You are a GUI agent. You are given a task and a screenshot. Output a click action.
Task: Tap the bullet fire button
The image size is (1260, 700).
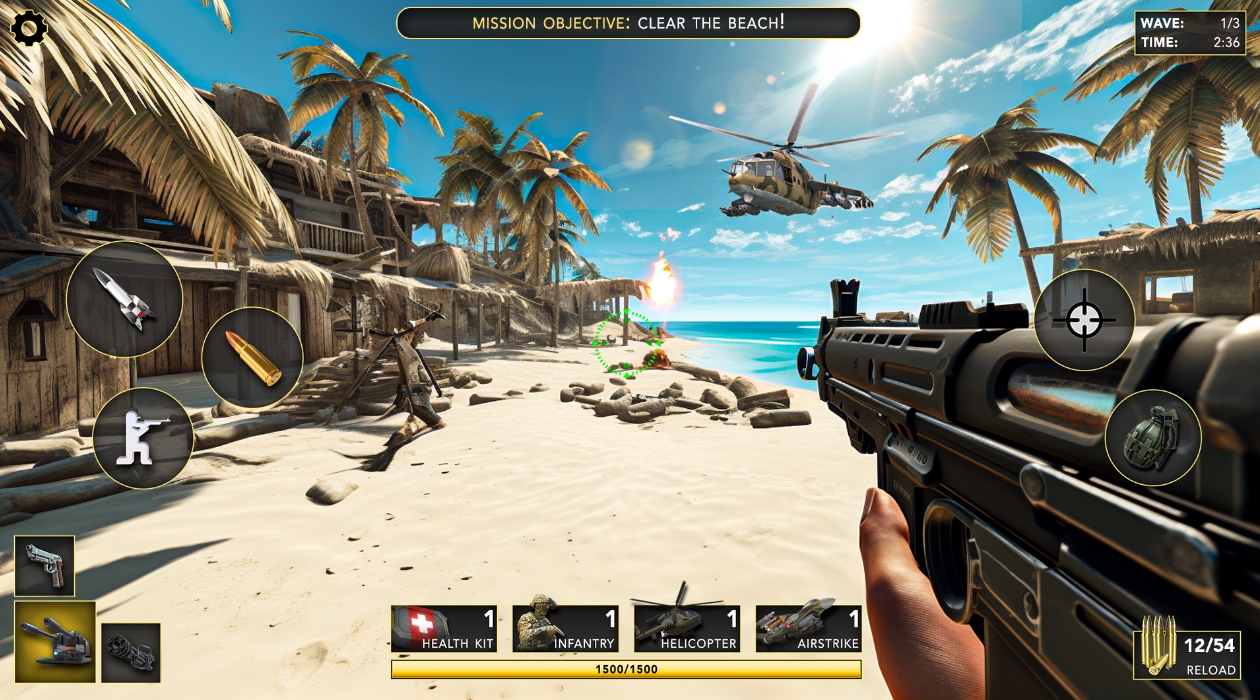[x=252, y=358]
